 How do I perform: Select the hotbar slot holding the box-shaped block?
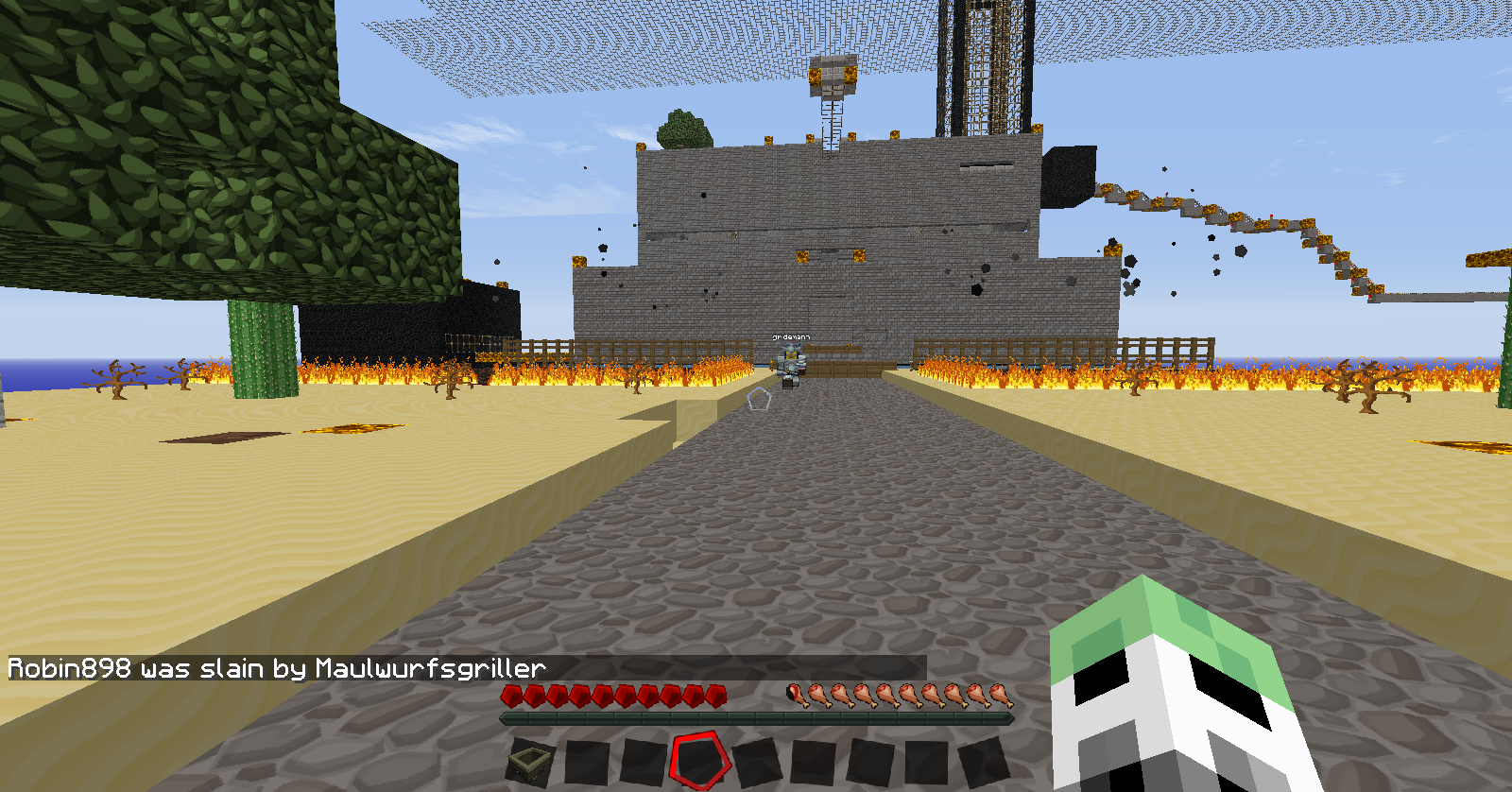pos(531,760)
